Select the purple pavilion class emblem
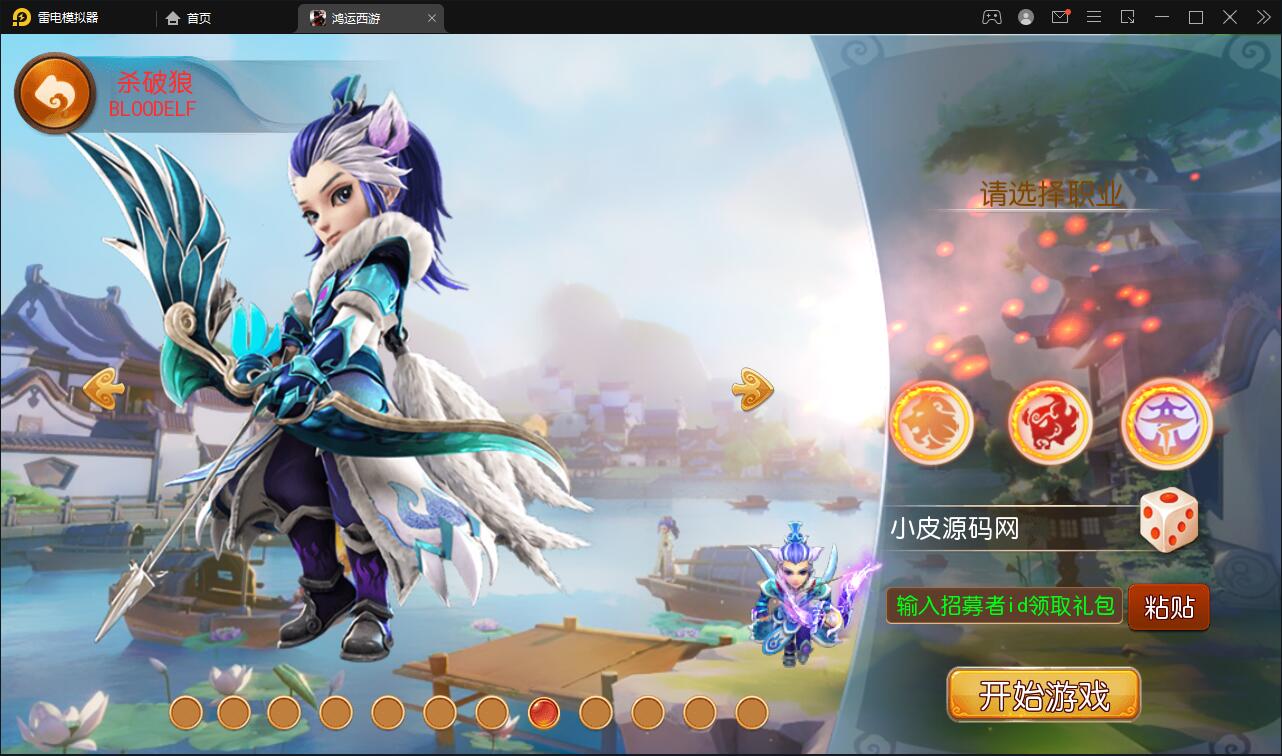 tap(1165, 423)
